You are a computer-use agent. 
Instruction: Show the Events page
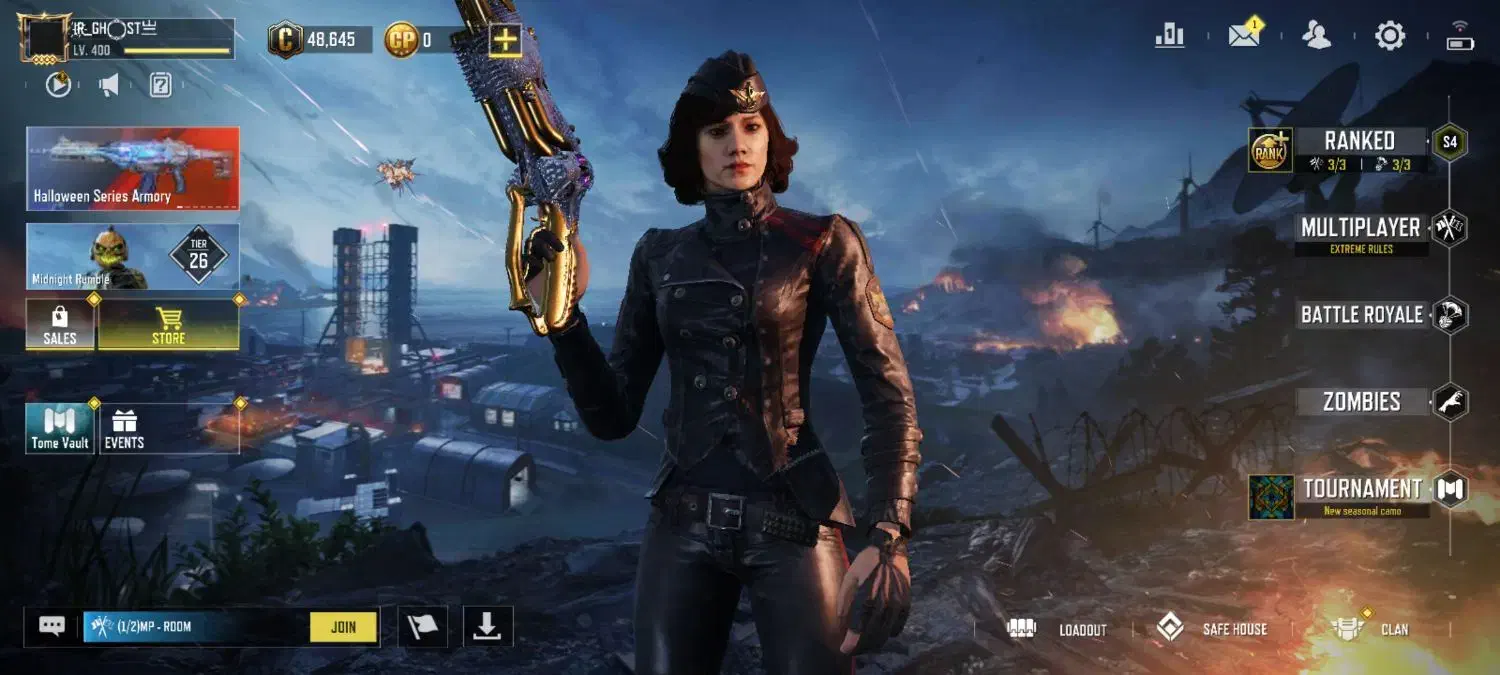pos(125,429)
